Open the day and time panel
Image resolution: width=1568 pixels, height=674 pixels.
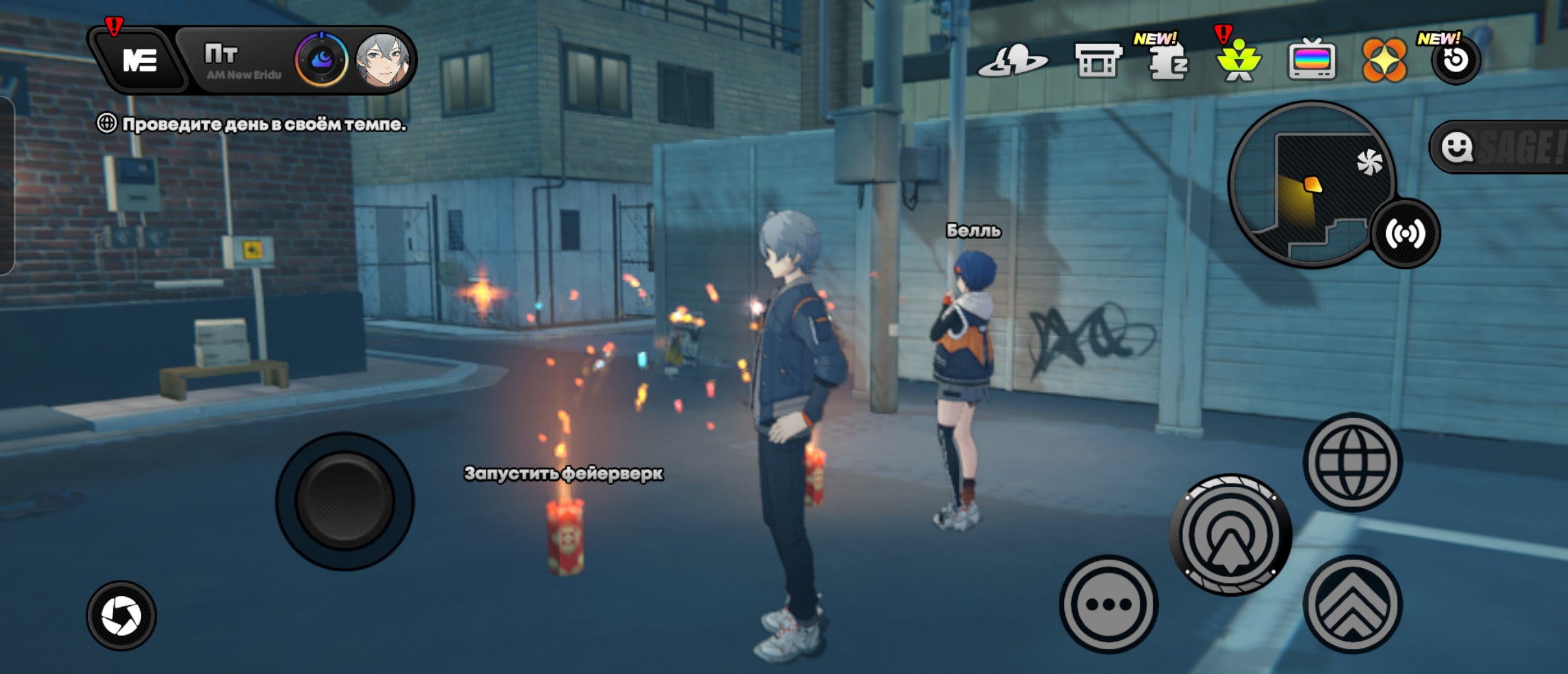point(242,61)
